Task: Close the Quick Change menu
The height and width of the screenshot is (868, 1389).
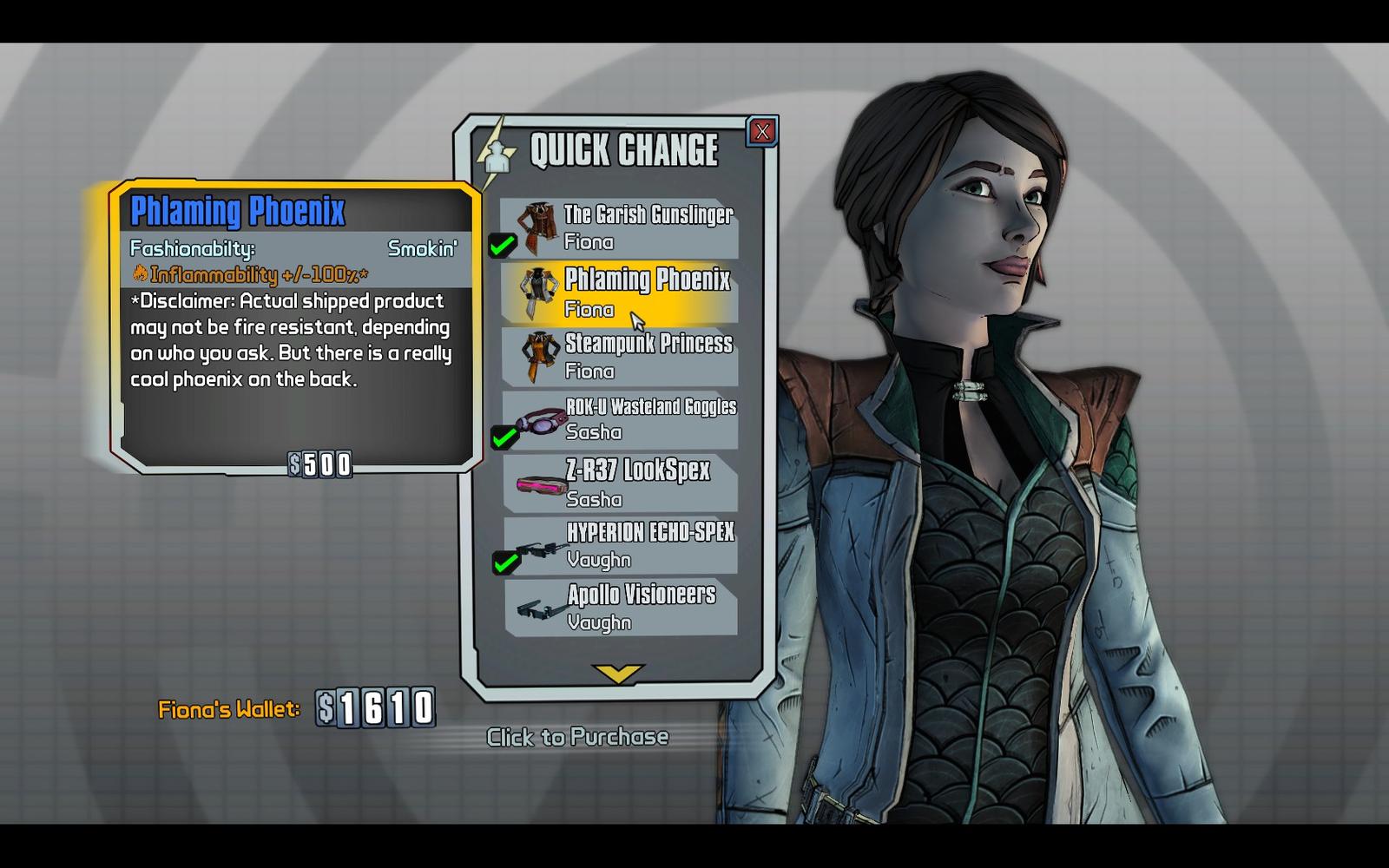Action: (762, 132)
